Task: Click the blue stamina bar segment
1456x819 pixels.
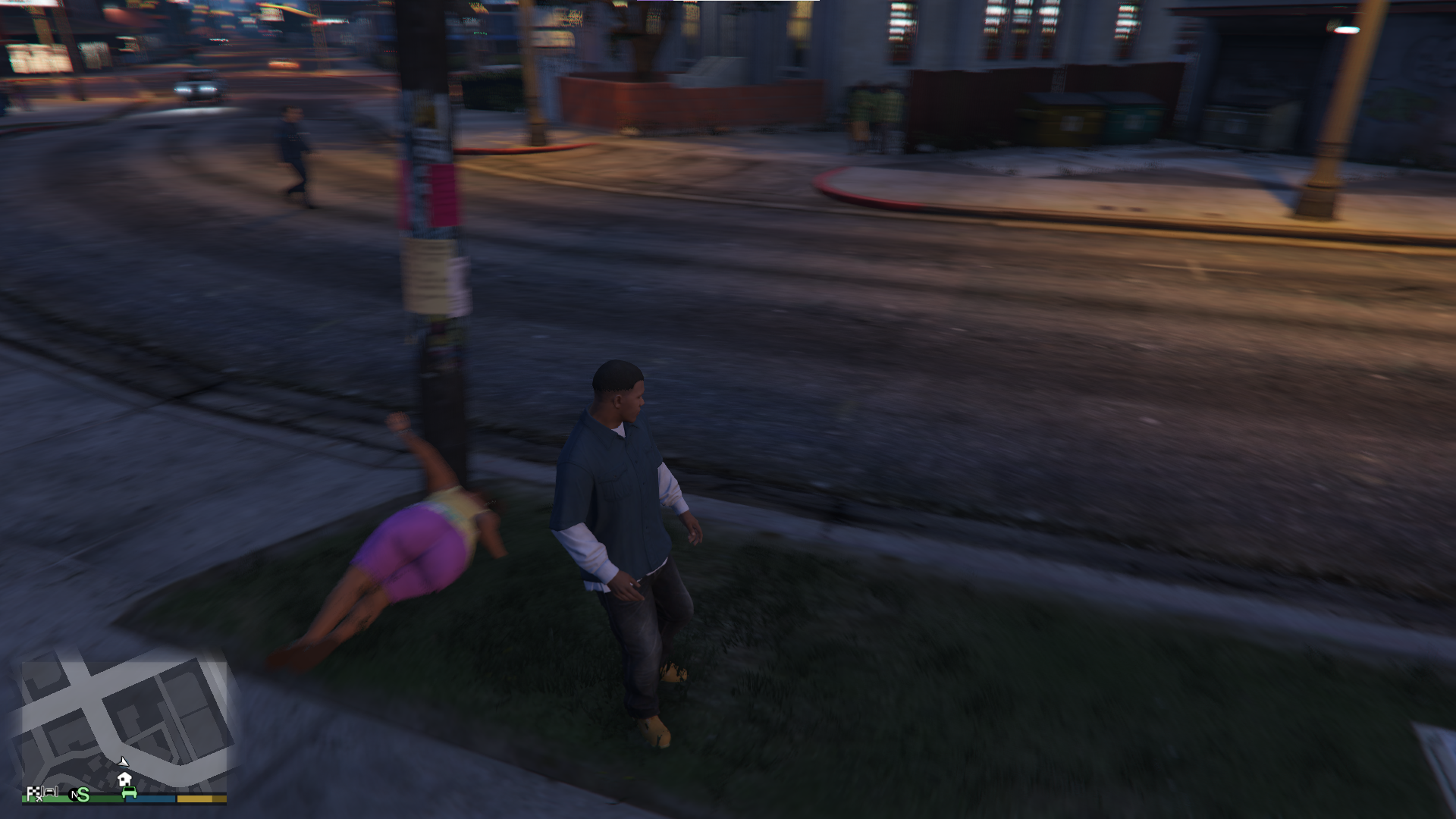Action: click(x=151, y=799)
